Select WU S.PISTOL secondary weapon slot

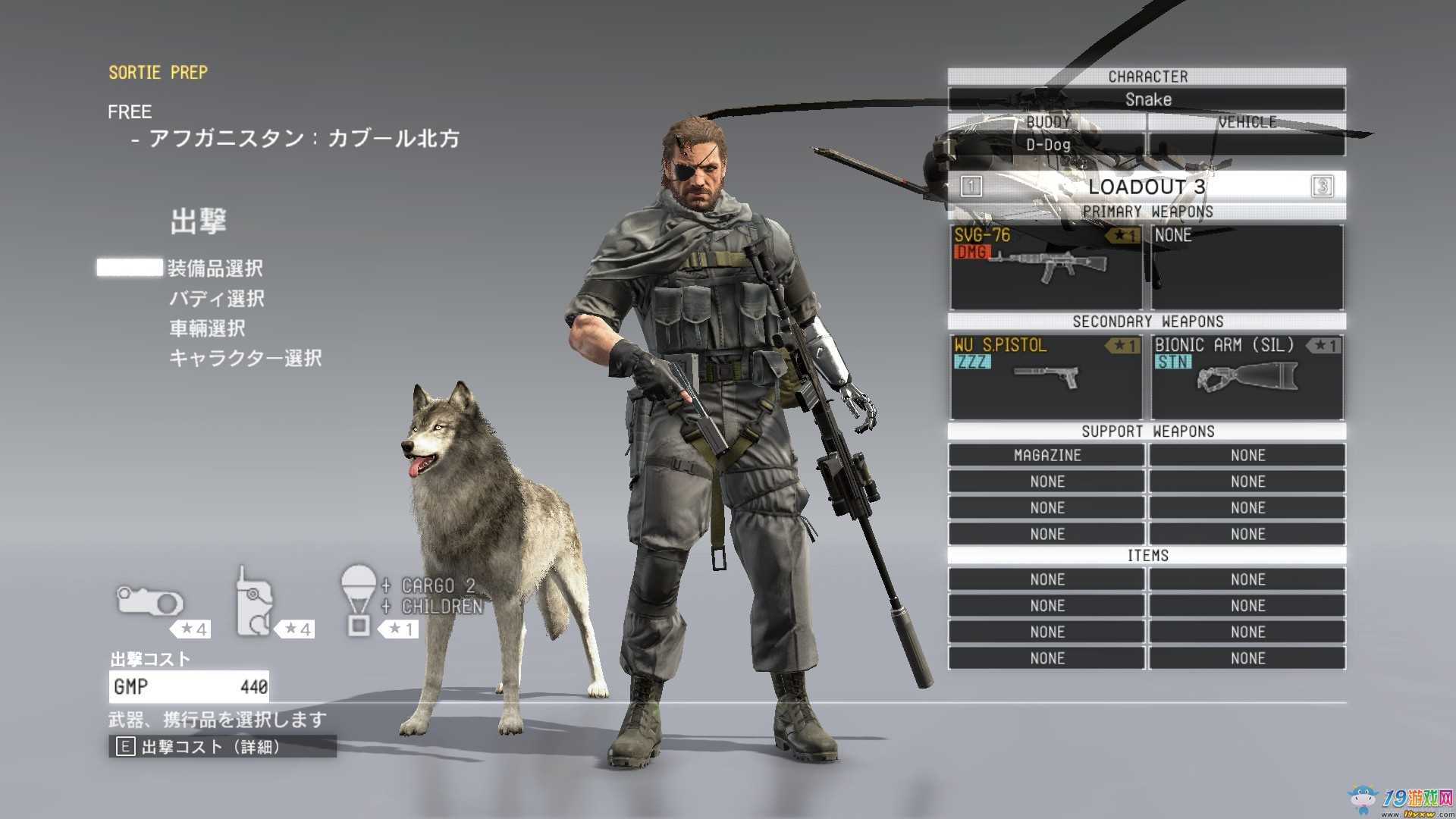point(1046,377)
